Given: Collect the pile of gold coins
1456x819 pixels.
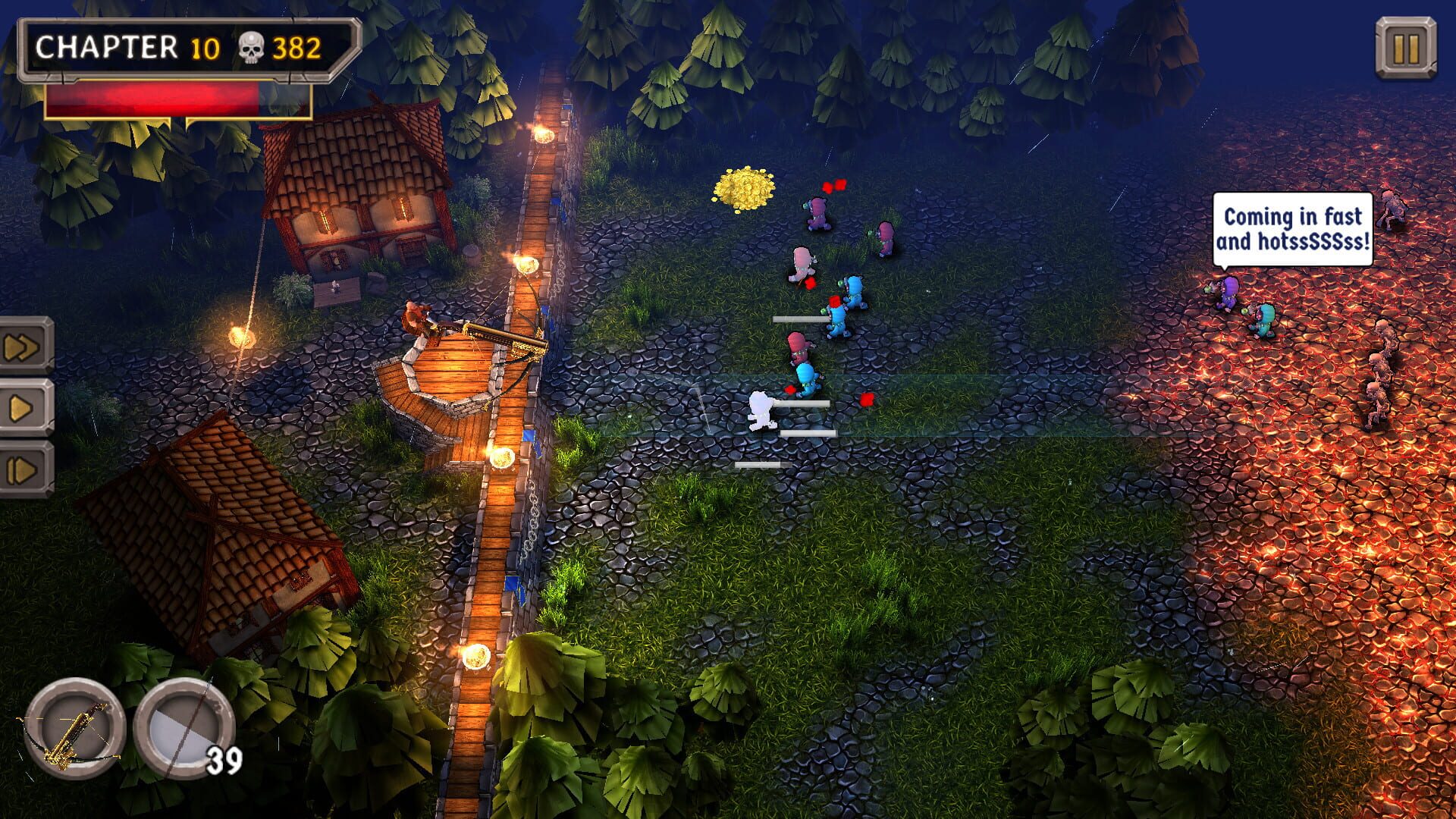Looking at the screenshot, I should (x=743, y=188).
